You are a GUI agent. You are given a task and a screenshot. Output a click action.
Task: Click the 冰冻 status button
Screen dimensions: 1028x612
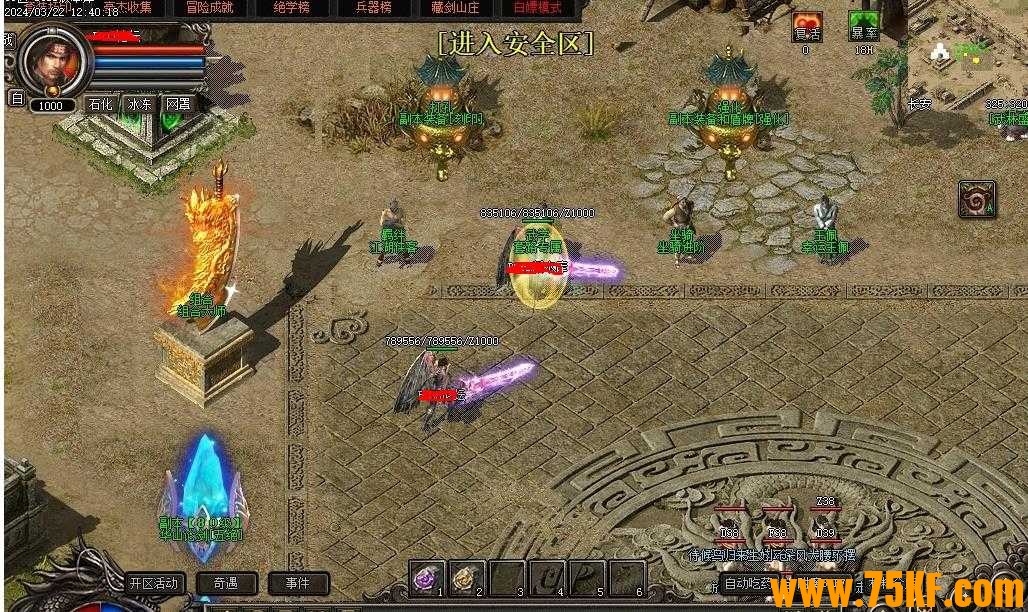(x=139, y=103)
